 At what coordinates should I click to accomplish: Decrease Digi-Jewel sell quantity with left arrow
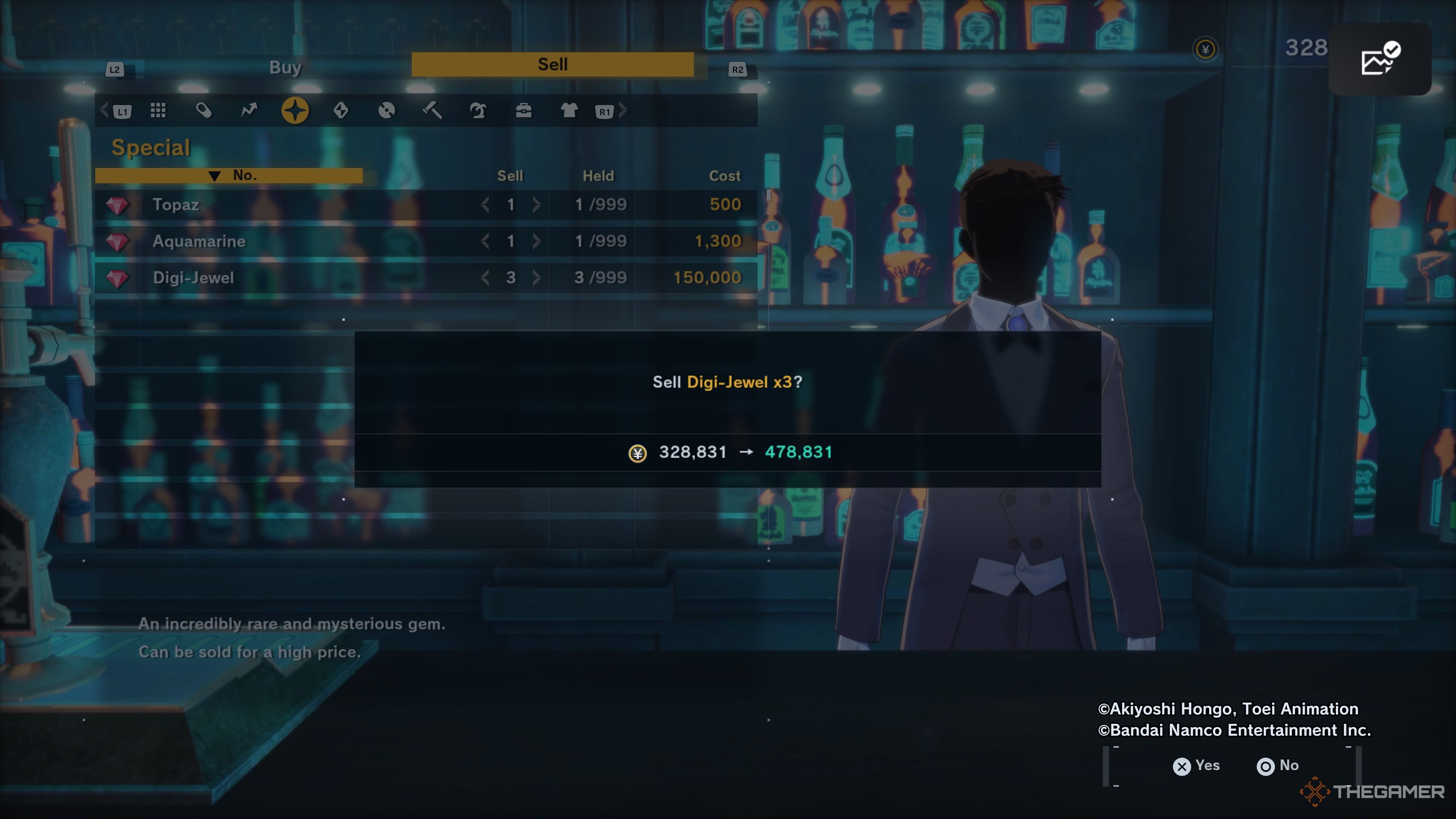click(485, 278)
